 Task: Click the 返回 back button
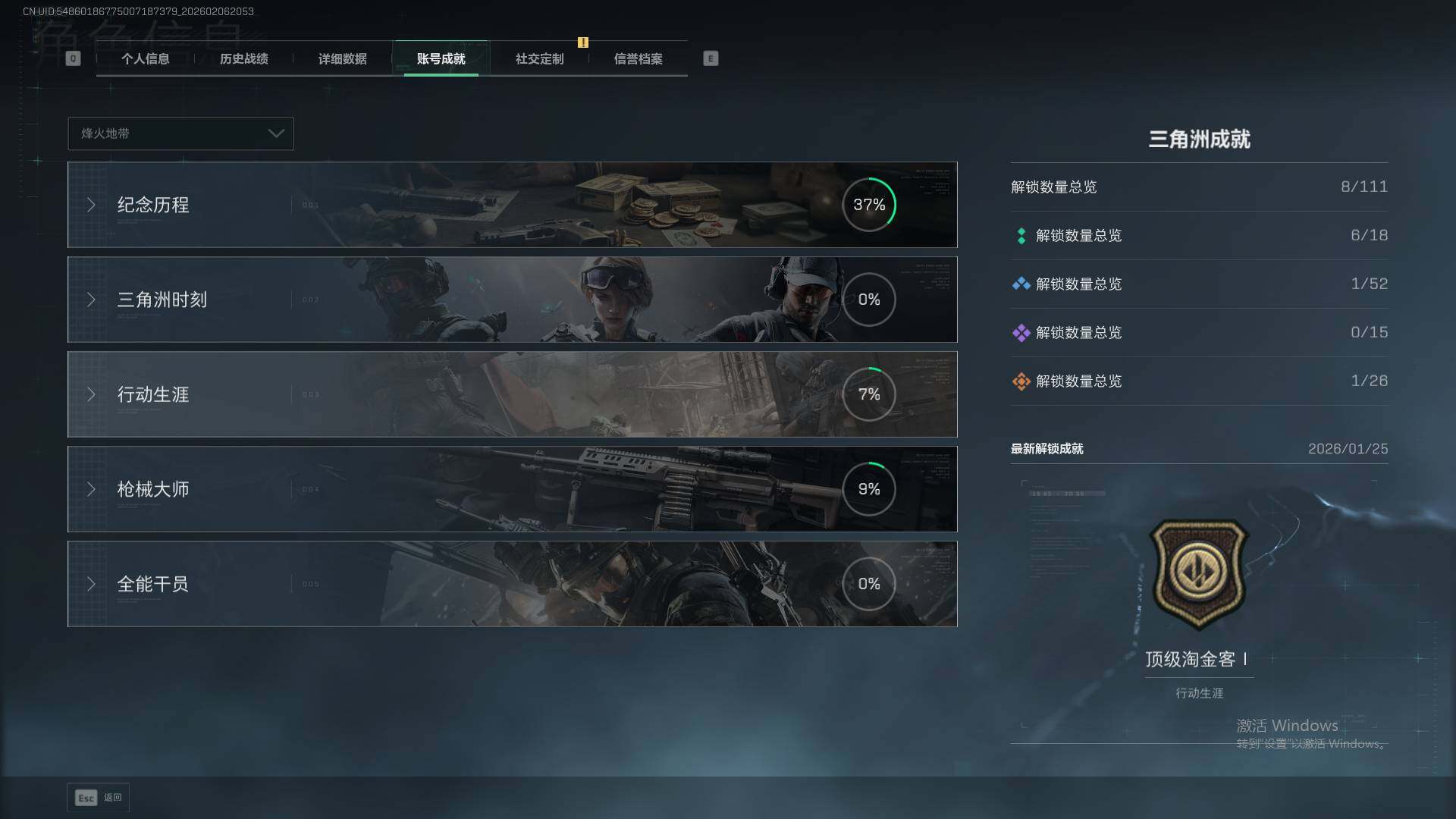pos(99,798)
